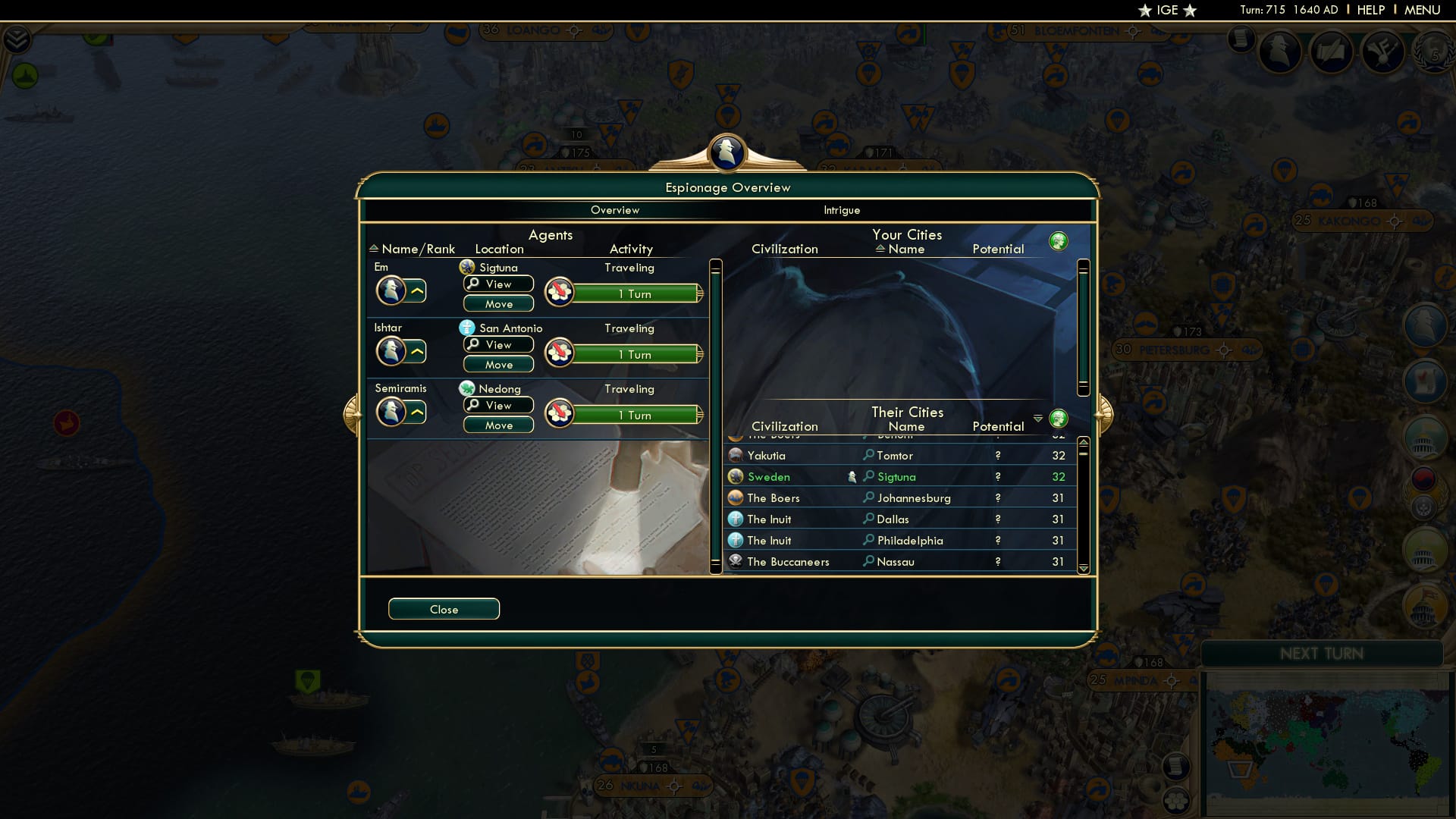Click the Inuit icon next to Dallas

click(x=735, y=519)
